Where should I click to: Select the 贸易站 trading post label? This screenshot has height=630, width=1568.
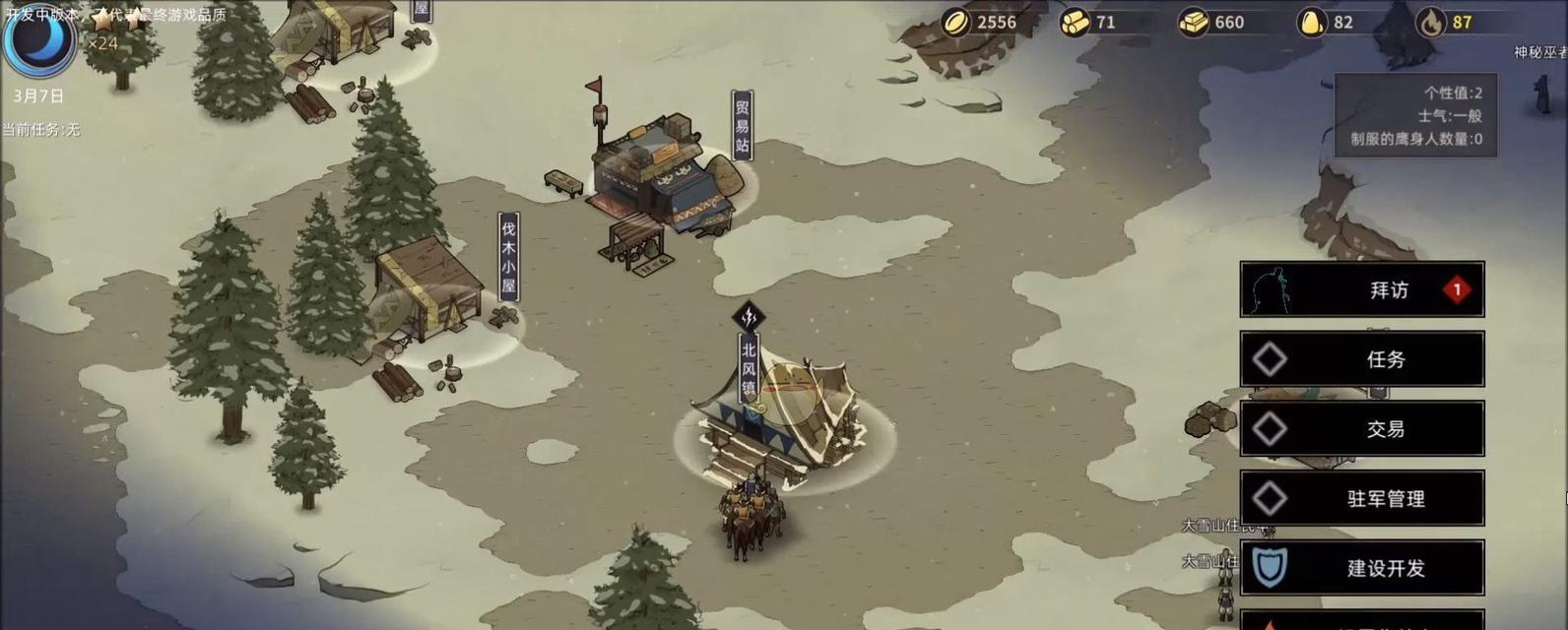[x=743, y=126]
